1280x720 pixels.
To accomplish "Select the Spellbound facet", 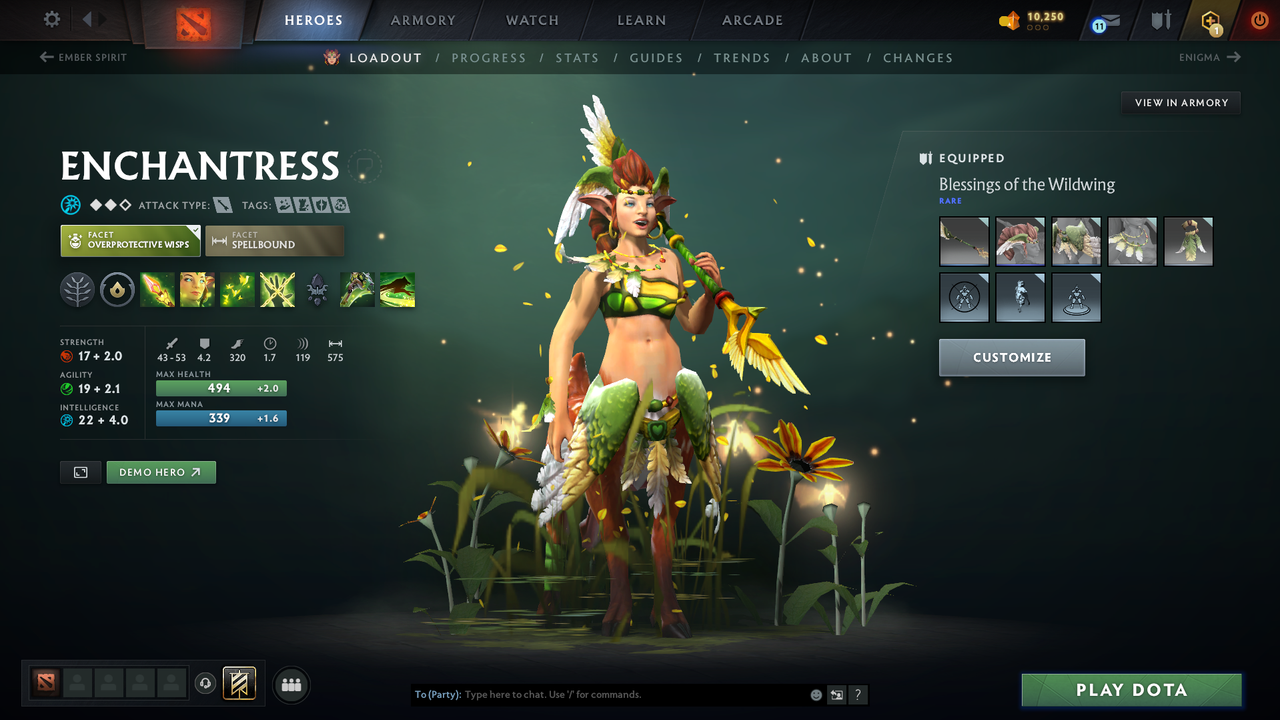I will (275, 241).
